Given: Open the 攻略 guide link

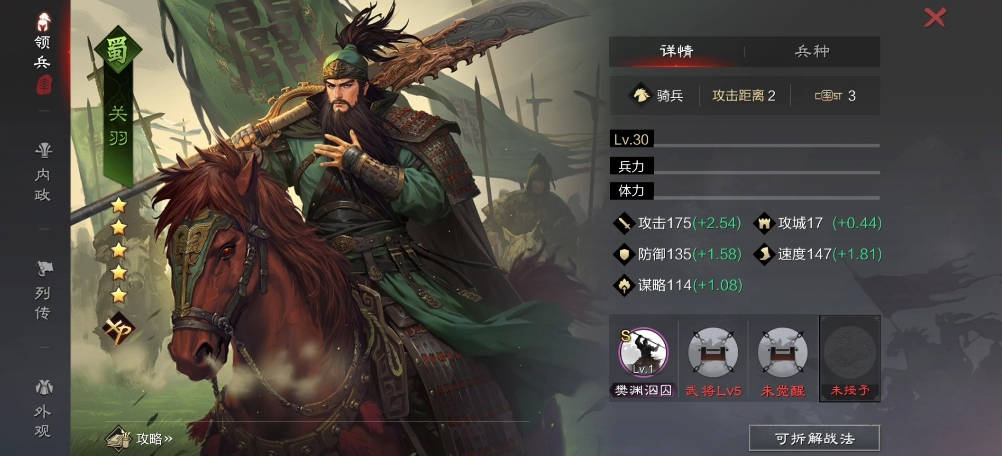Looking at the screenshot, I should tap(143, 438).
